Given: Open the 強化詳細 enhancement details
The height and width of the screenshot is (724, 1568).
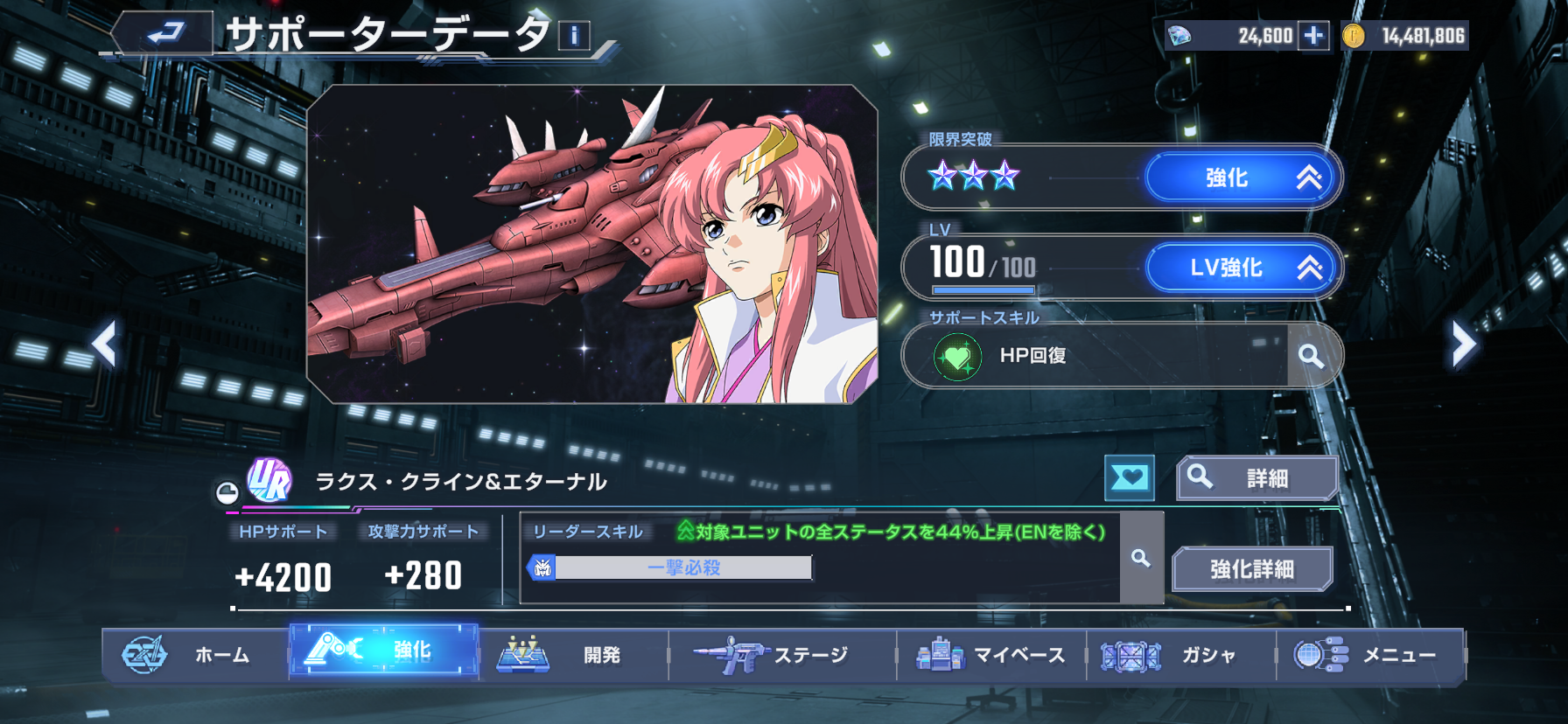Looking at the screenshot, I should (1251, 569).
